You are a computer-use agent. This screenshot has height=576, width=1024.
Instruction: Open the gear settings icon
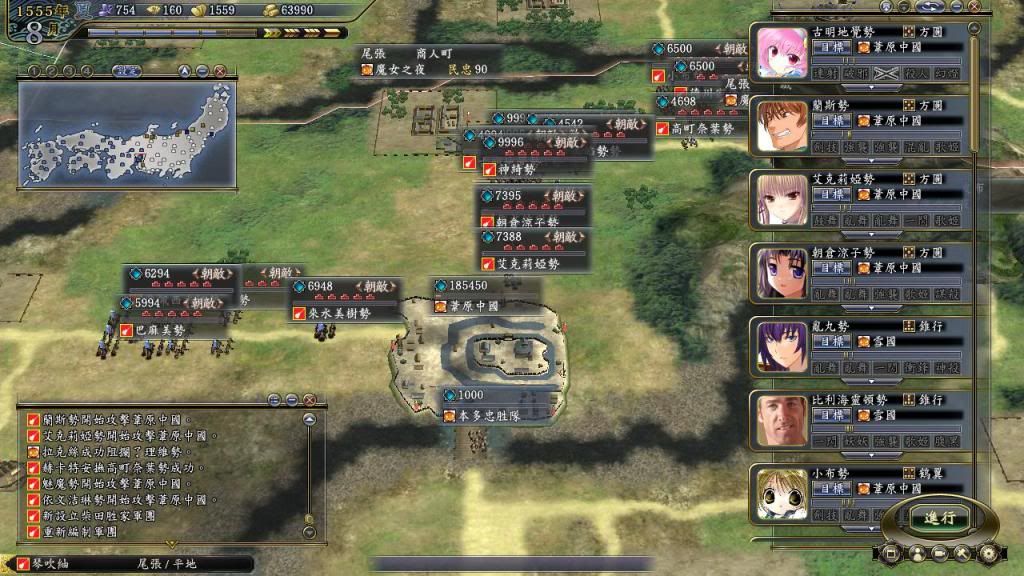pyautogui.click(x=989, y=552)
